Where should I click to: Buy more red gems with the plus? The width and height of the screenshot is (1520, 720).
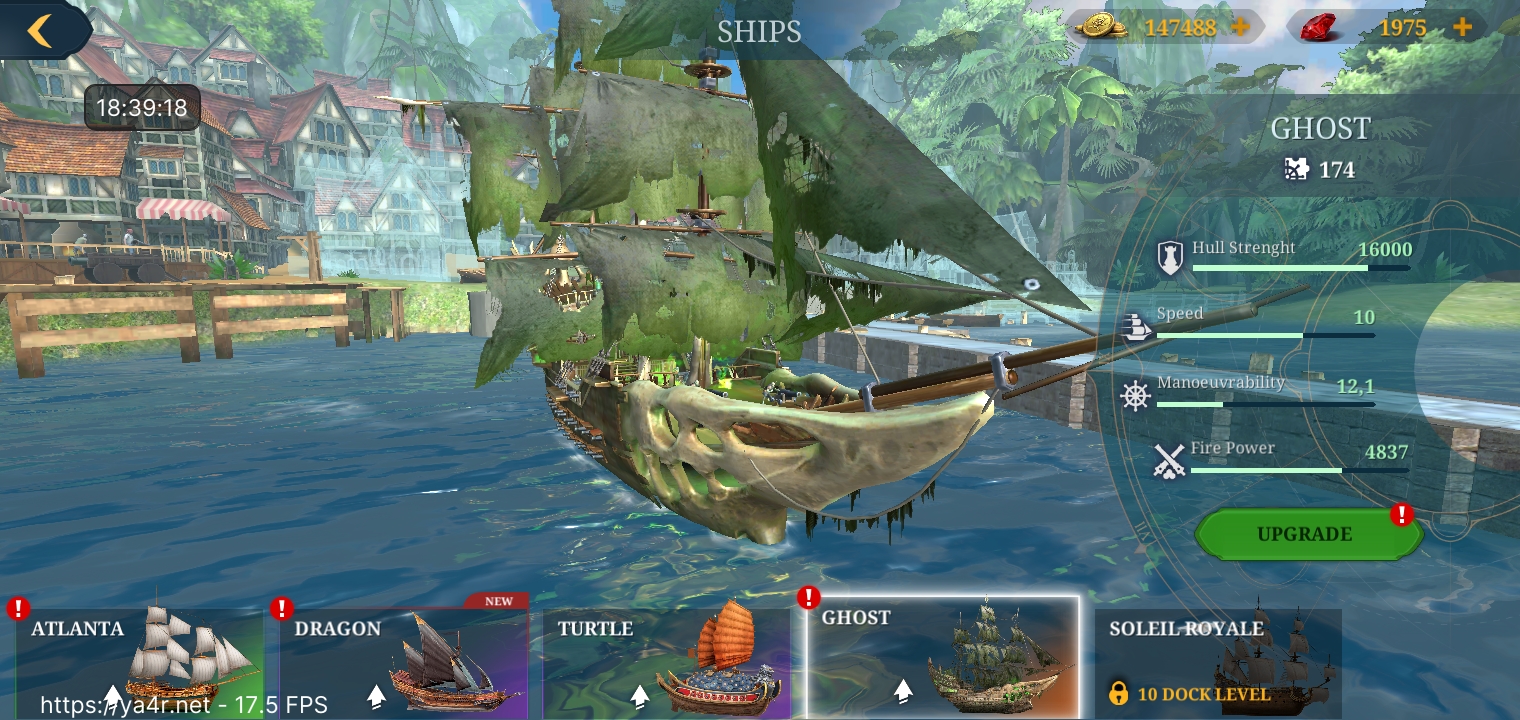(1462, 27)
